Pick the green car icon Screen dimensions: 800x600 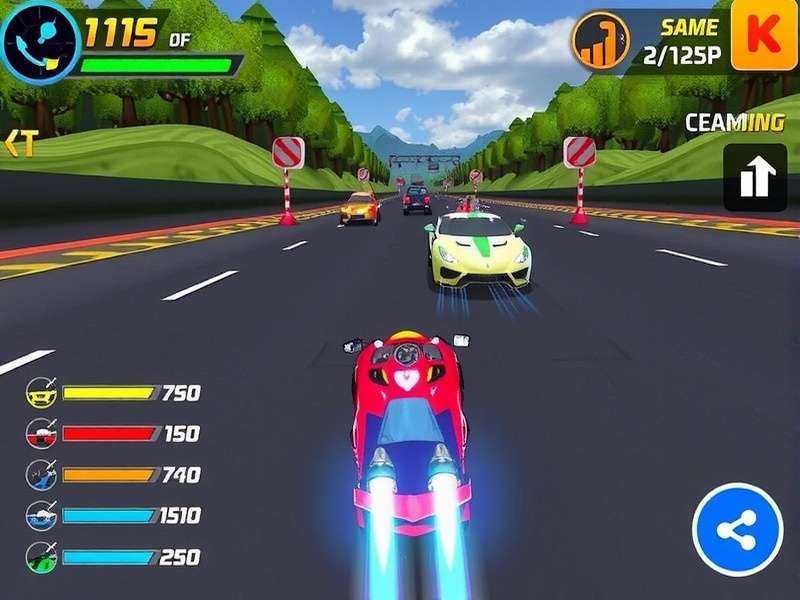[41, 557]
